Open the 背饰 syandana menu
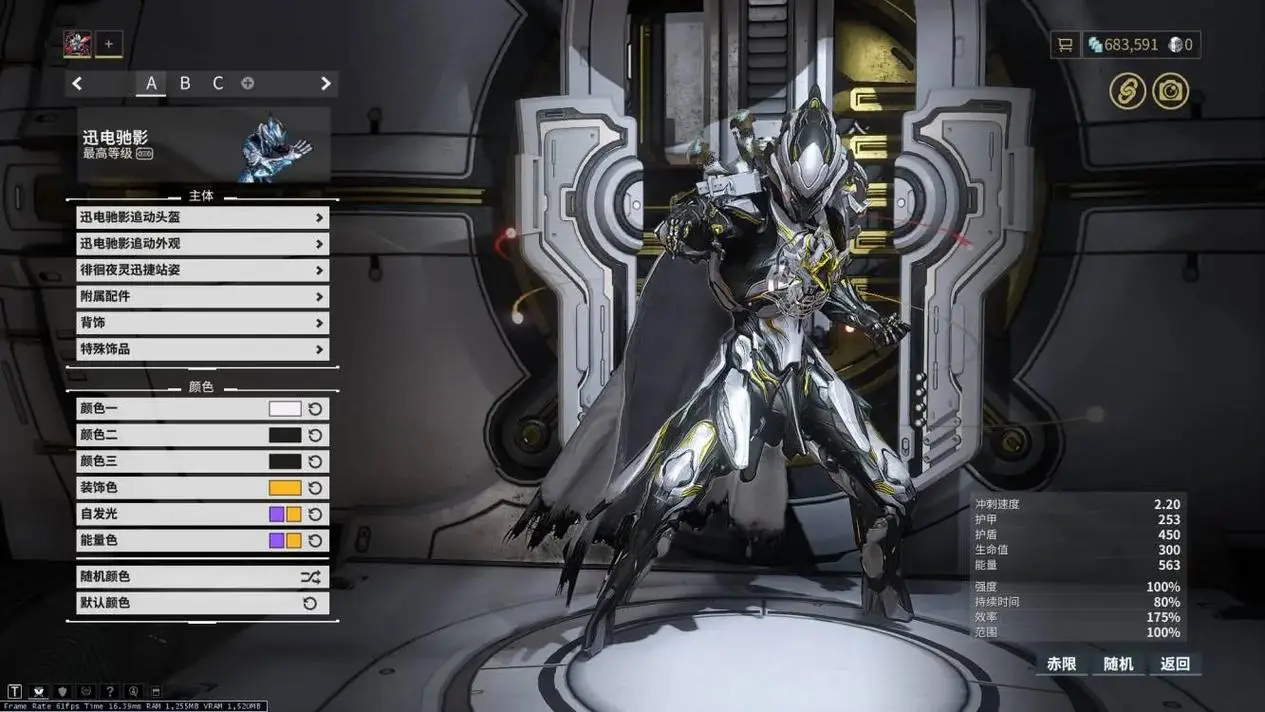Screen dimensions: 1265x712 [x=202, y=323]
